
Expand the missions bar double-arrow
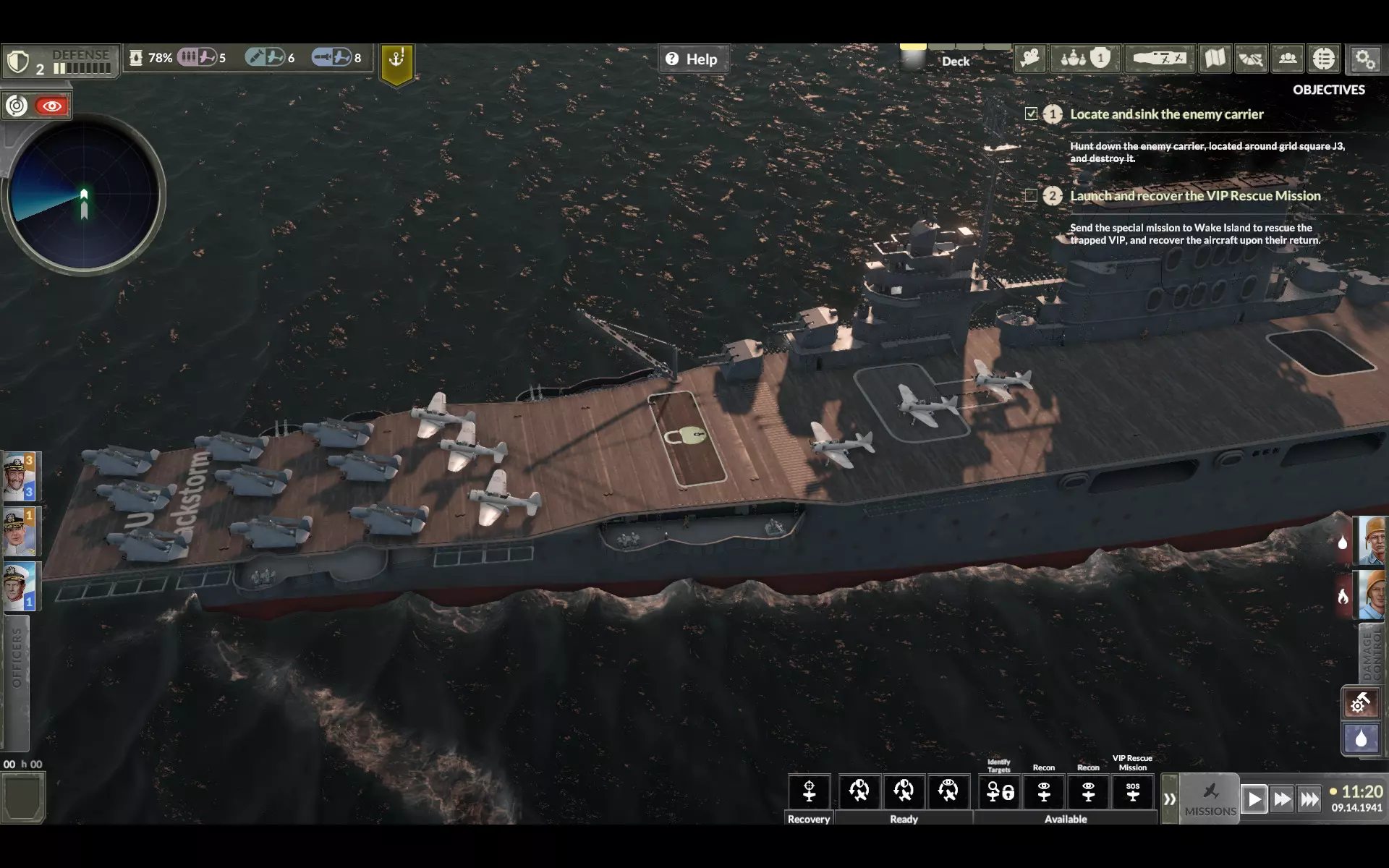point(1169,799)
